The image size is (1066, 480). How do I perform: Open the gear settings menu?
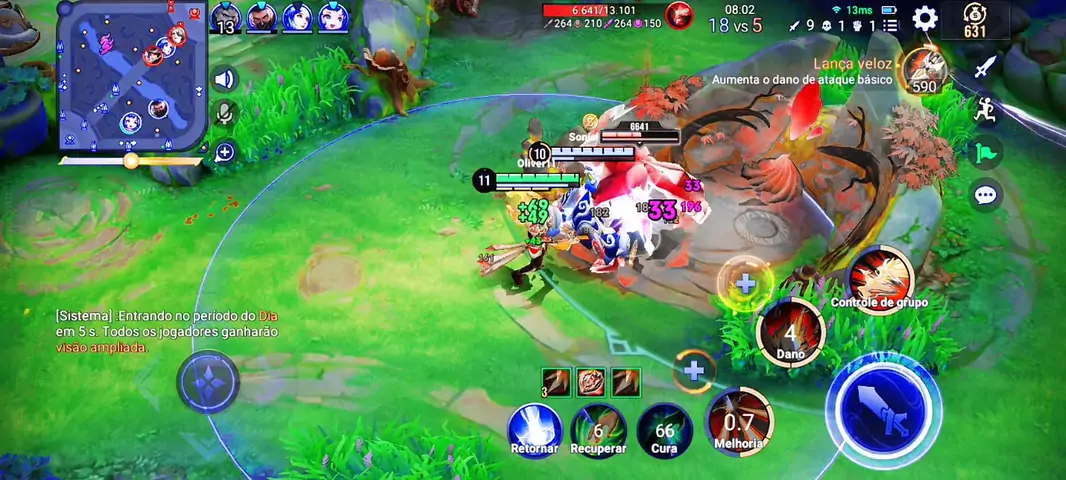[x=925, y=18]
